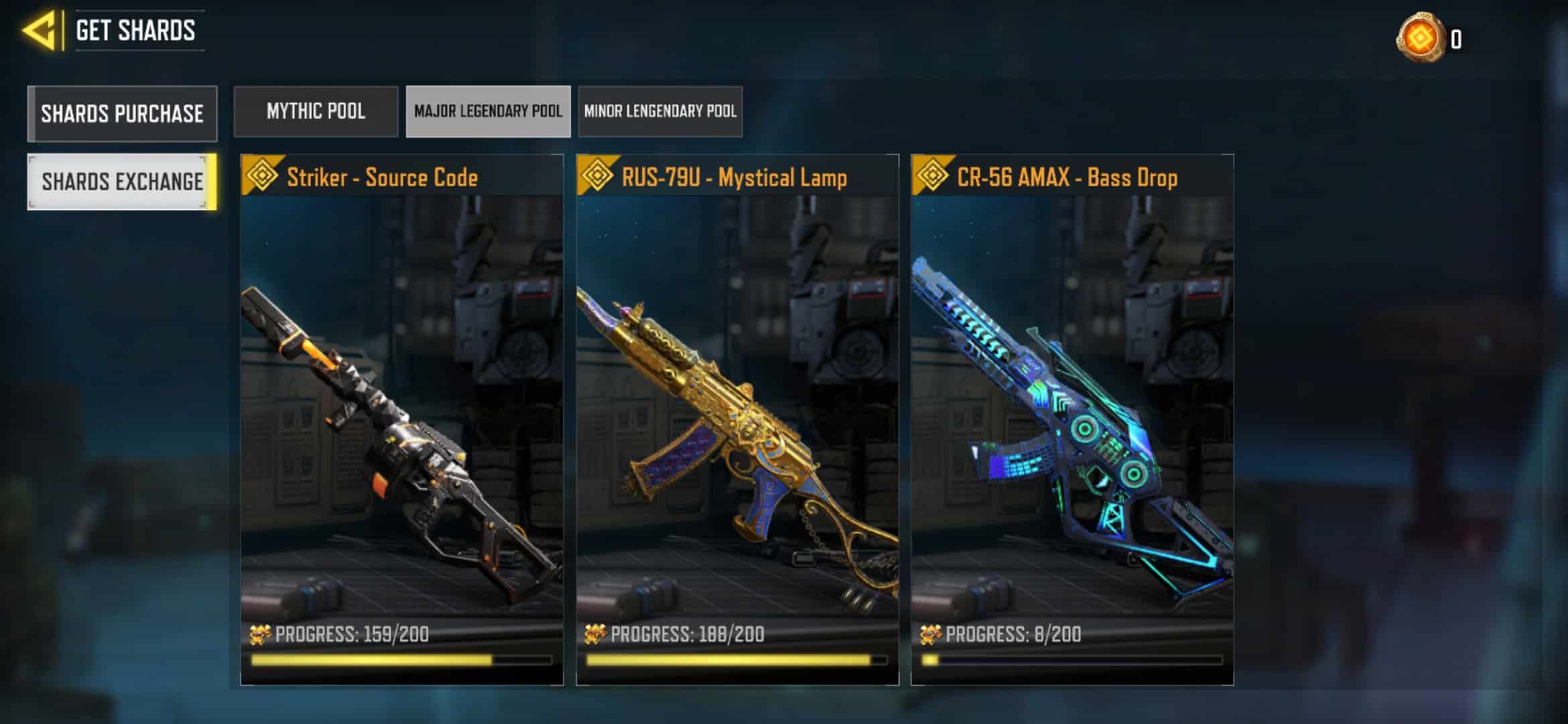This screenshot has width=1568, height=724.
Task: Select the Shards Exchange section
Action: tap(122, 182)
